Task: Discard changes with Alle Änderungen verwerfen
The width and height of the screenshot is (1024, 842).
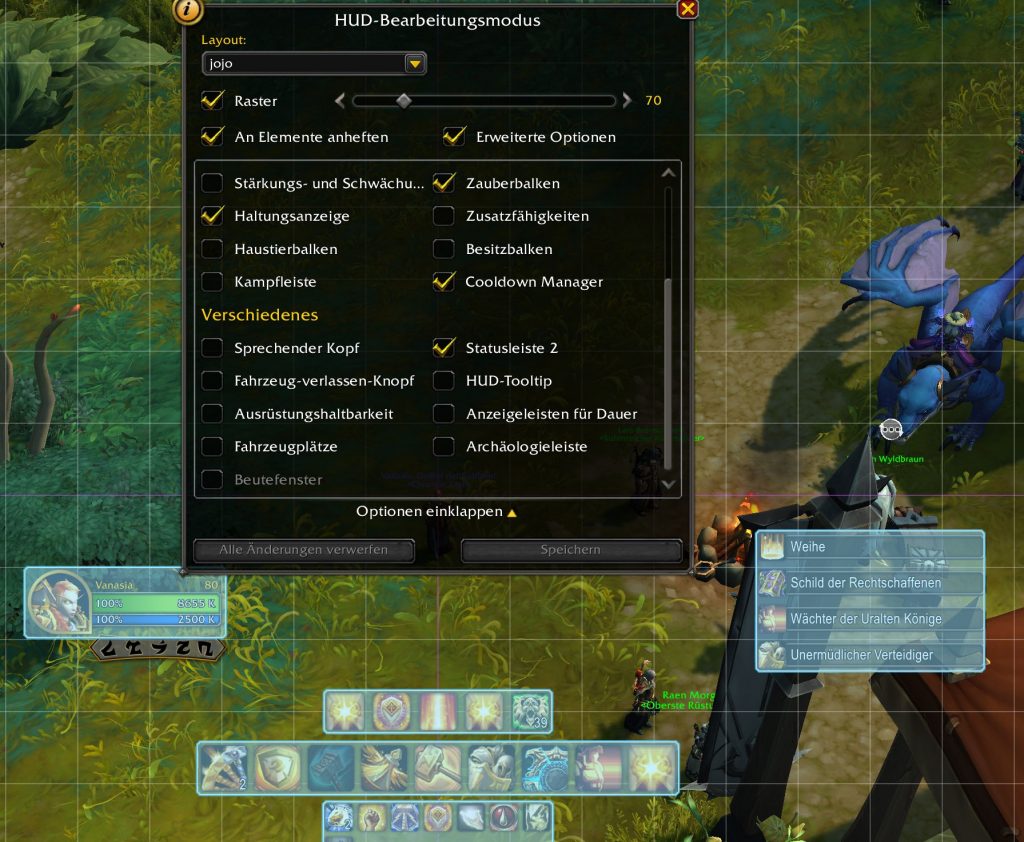Action: (x=303, y=550)
